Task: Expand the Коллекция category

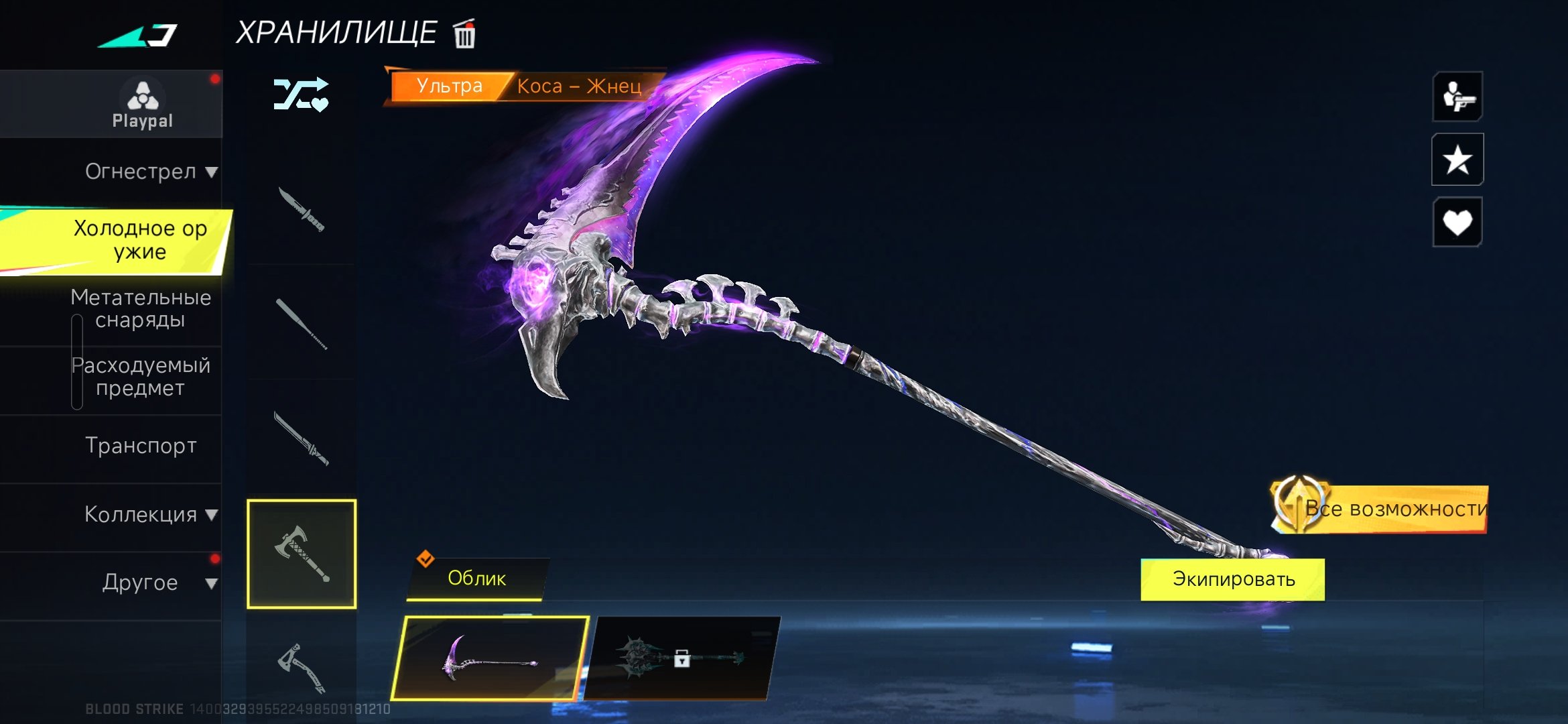Action: pyautogui.click(x=150, y=514)
